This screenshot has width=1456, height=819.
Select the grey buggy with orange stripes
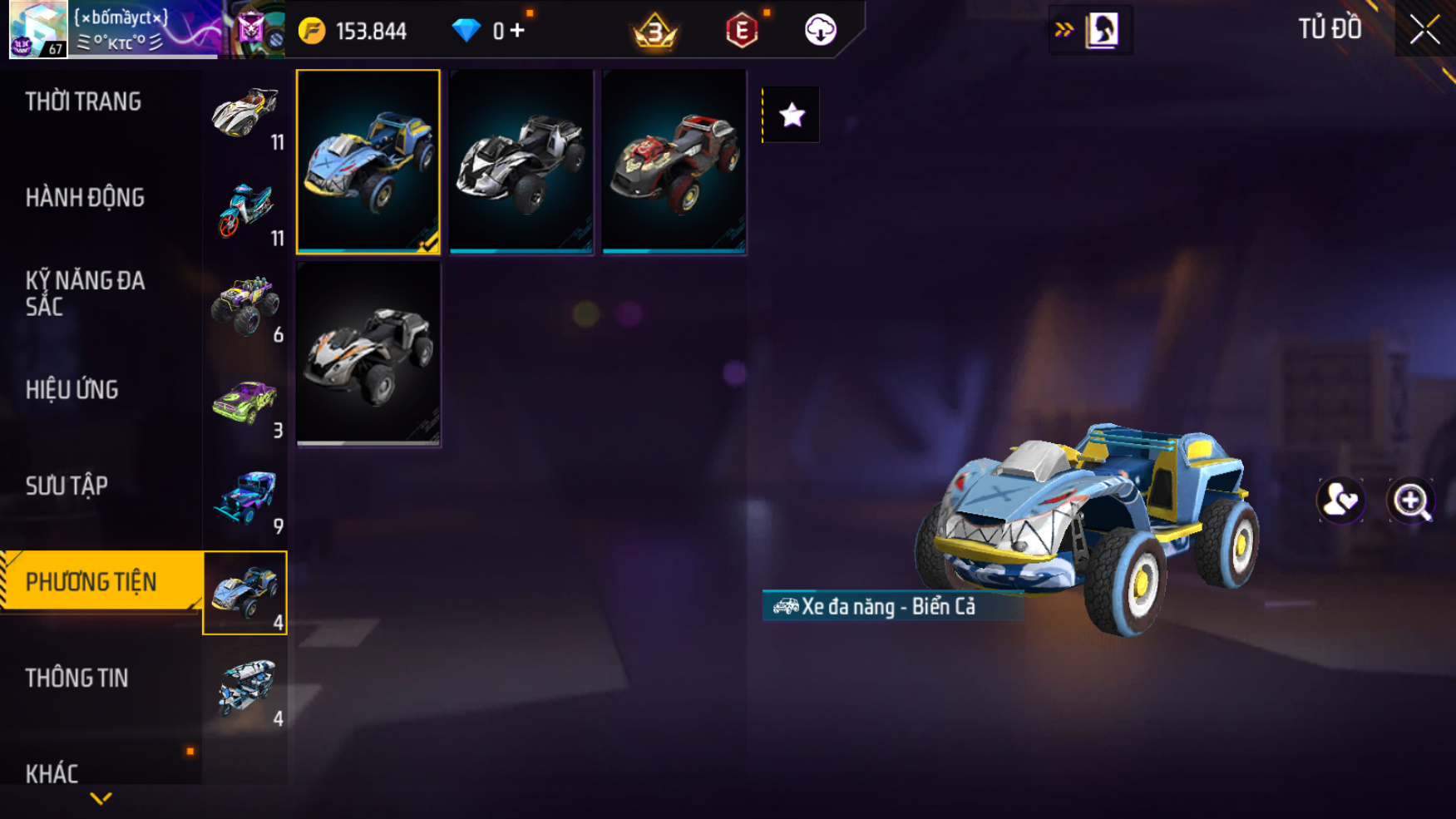368,354
